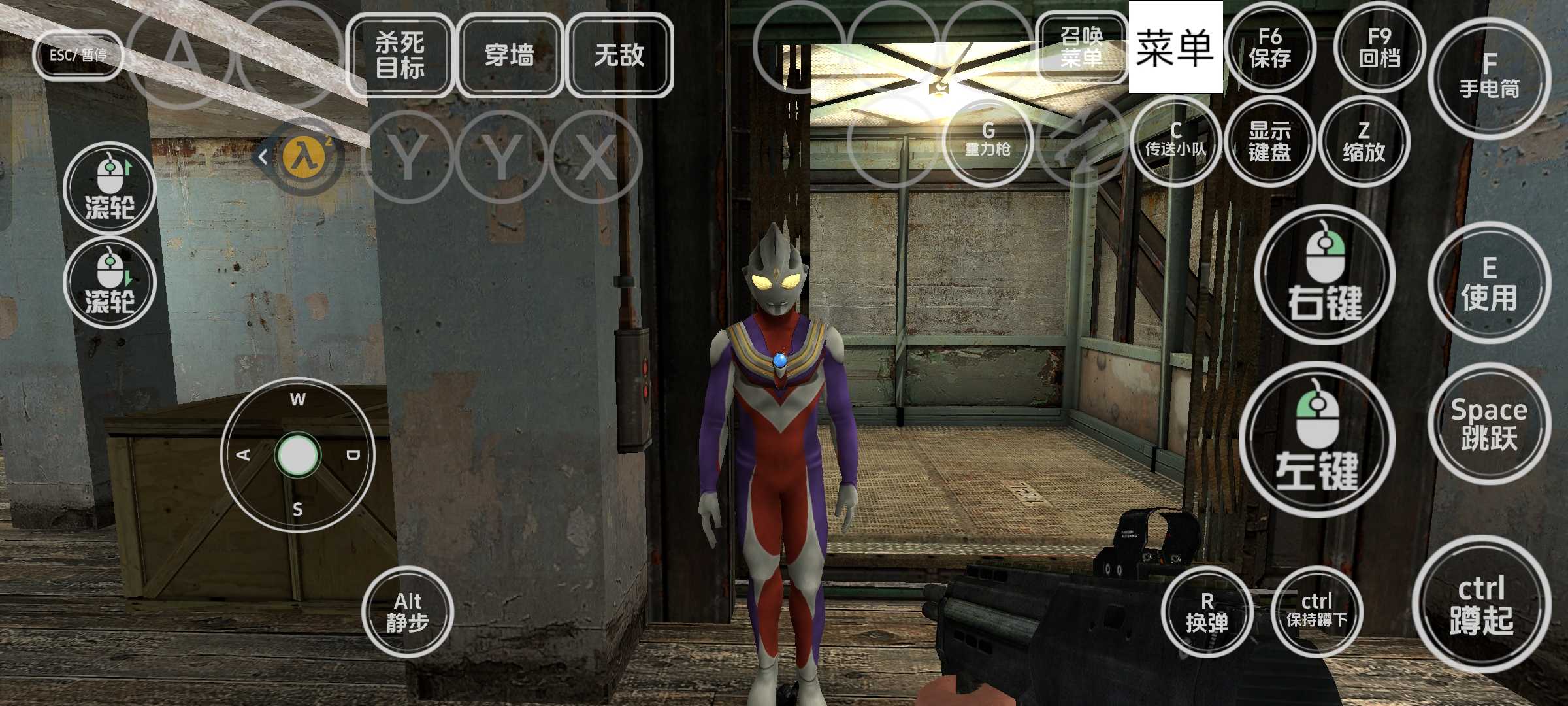This screenshot has width=1568, height=706.
Task: Open the 召唤菜单 spawn menu
Action: 1081,47
